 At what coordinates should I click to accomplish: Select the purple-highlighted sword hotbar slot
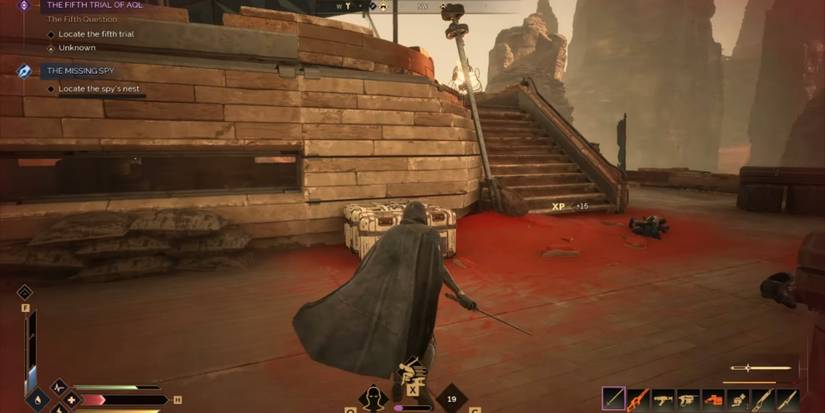pos(612,398)
